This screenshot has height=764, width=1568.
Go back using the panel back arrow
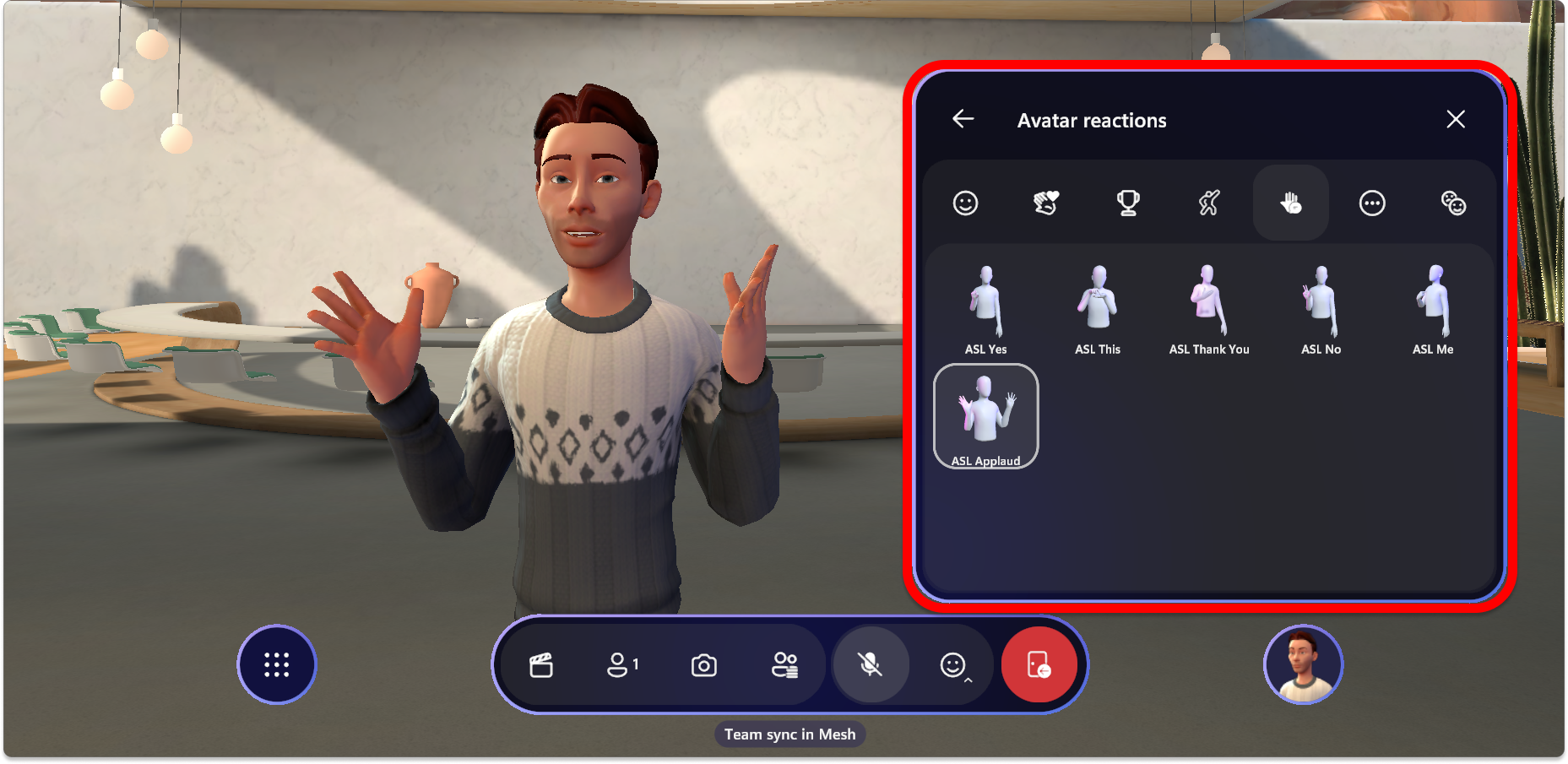coord(963,120)
